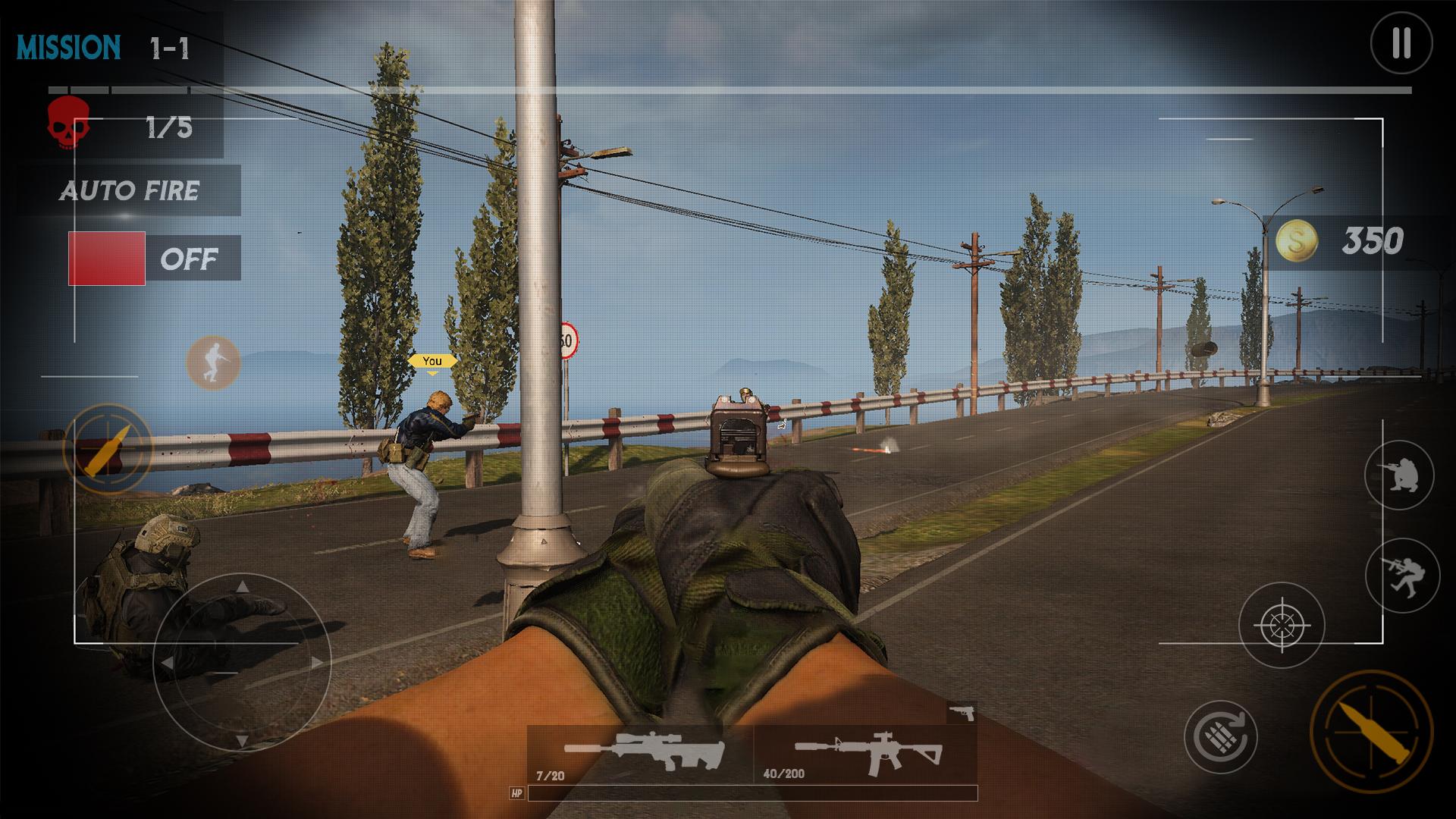Select the sniper rifle weapon slot

641,753
